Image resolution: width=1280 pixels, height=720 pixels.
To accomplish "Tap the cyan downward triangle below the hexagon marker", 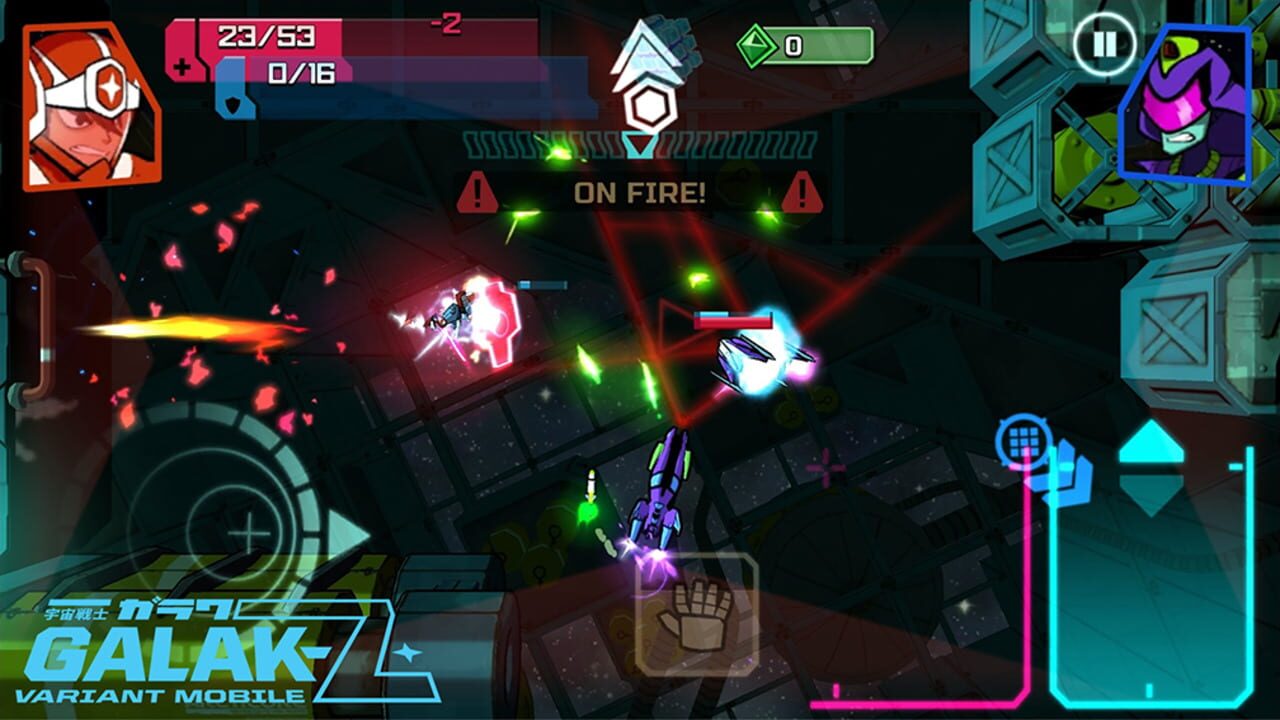I will [640, 145].
